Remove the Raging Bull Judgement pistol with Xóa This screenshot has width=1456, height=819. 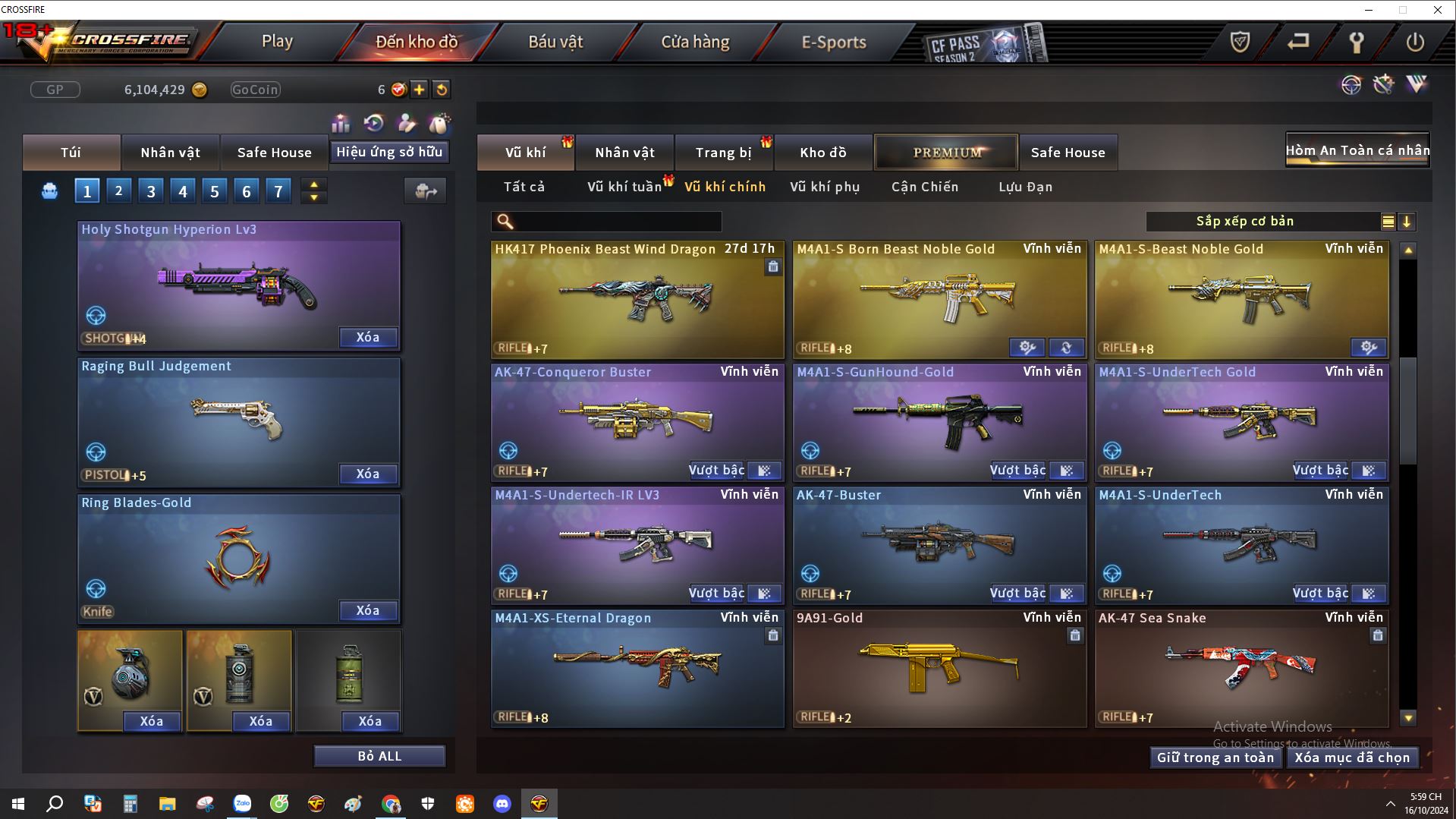[x=368, y=474]
